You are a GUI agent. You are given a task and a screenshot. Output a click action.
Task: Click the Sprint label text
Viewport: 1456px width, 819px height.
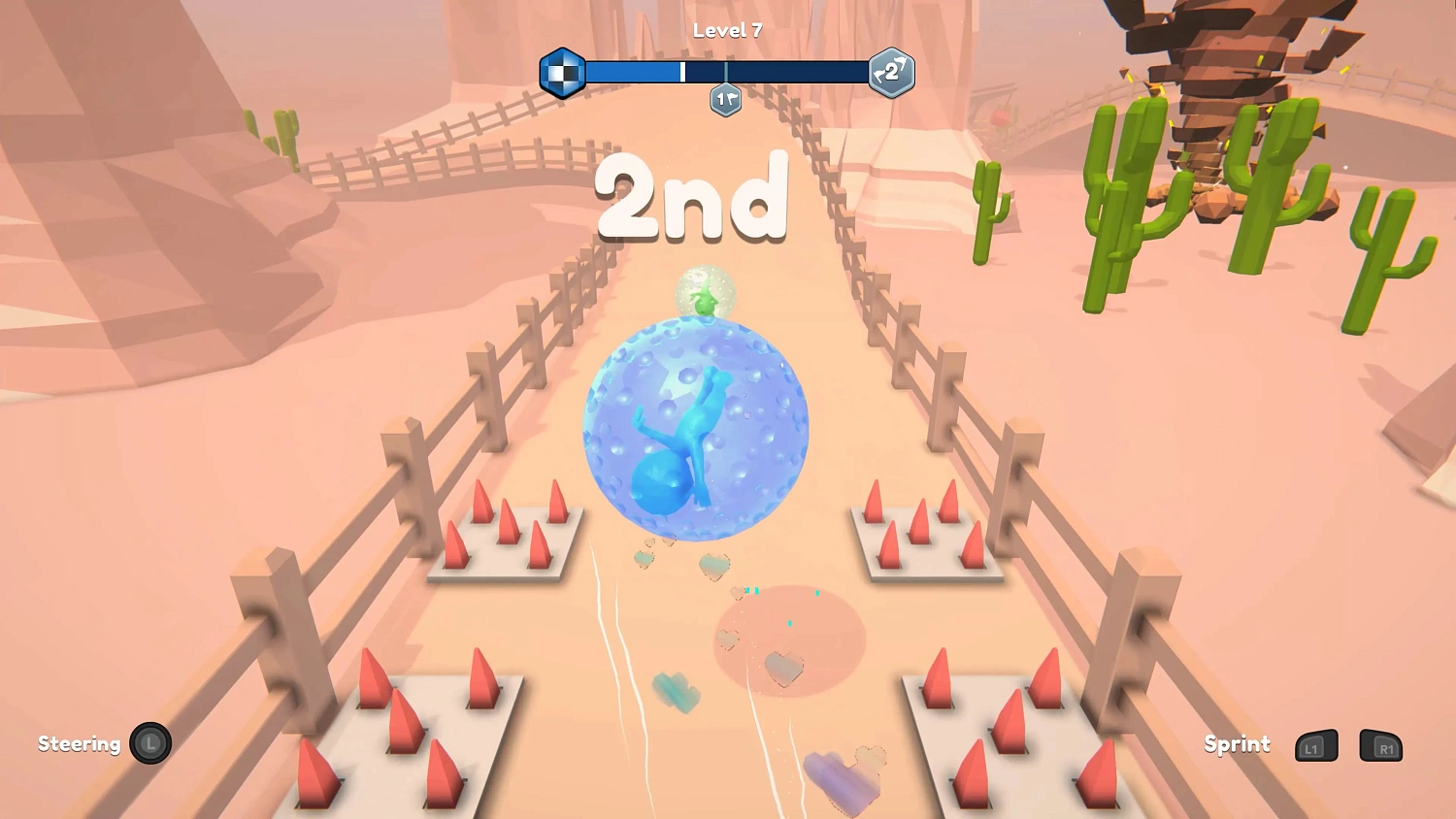click(1237, 744)
